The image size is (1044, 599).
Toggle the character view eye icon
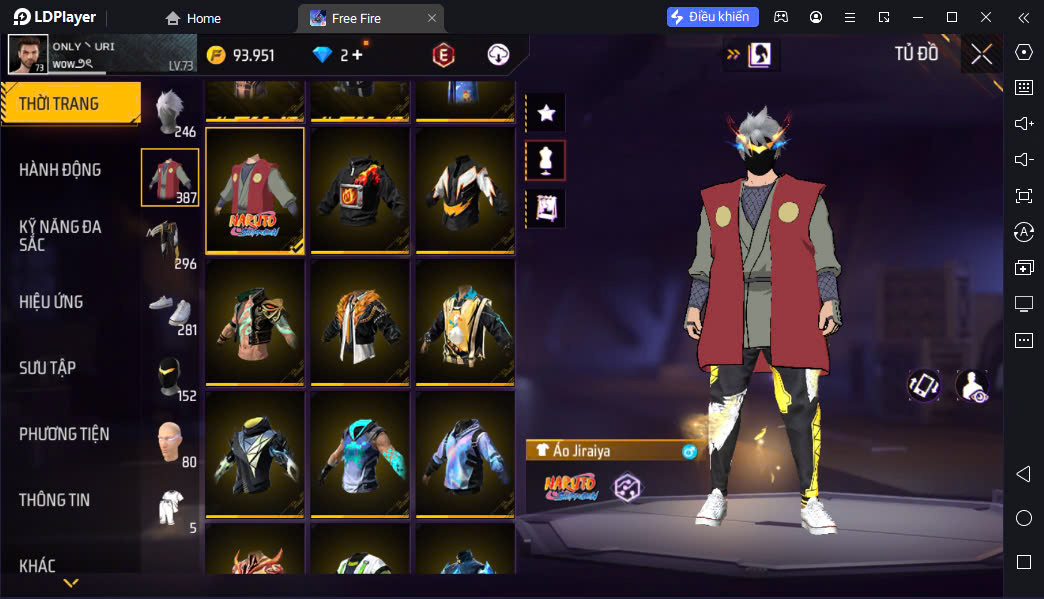[972, 386]
